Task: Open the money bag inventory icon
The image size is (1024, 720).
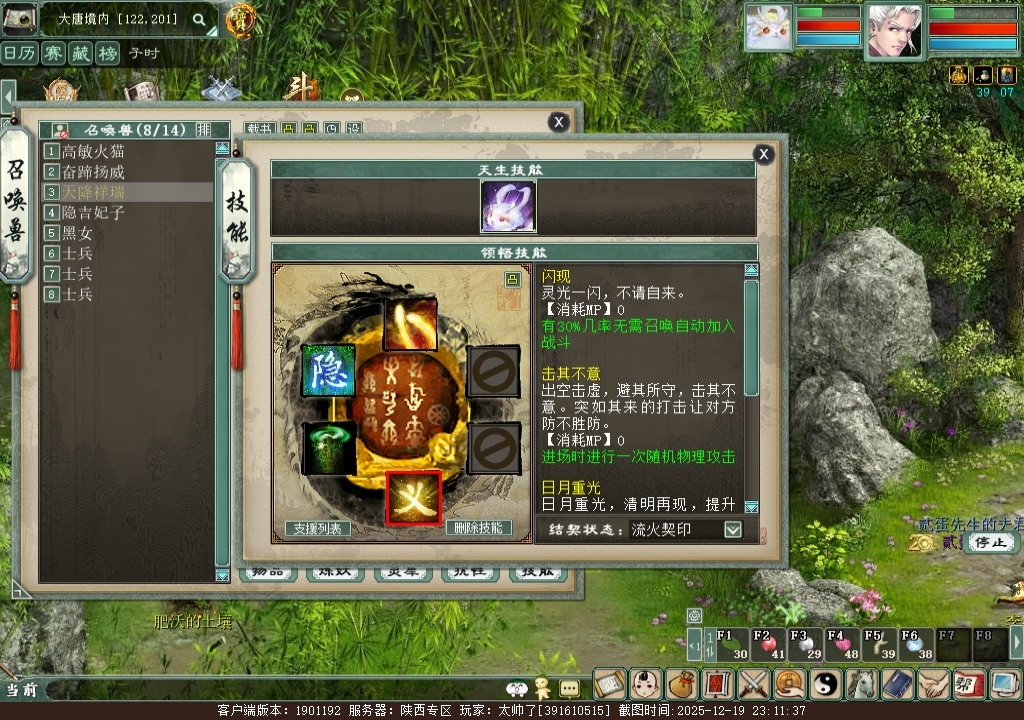Action: coord(682,684)
